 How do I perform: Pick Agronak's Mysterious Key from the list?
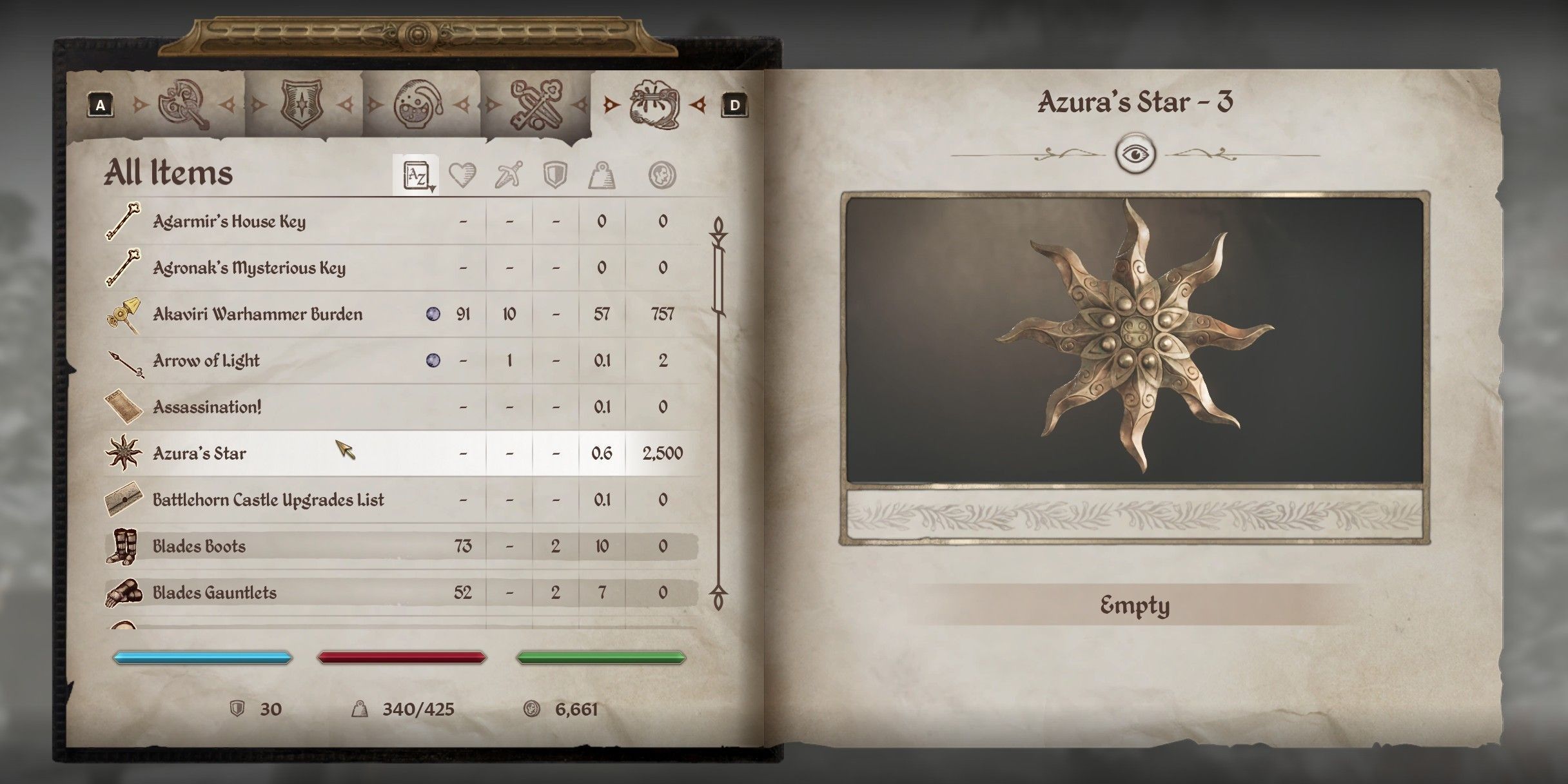pos(249,268)
